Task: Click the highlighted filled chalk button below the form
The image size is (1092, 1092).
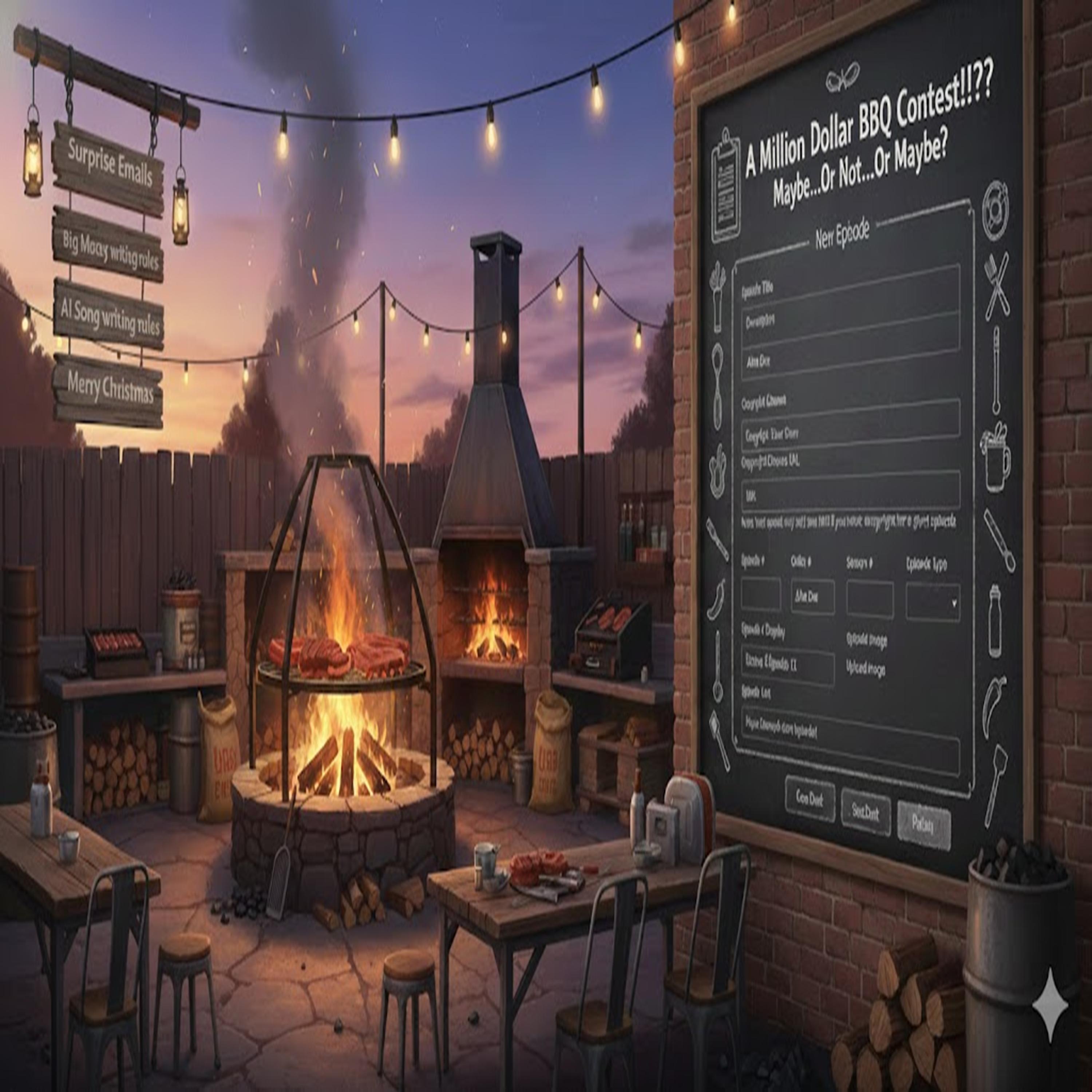Action: point(923,825)
